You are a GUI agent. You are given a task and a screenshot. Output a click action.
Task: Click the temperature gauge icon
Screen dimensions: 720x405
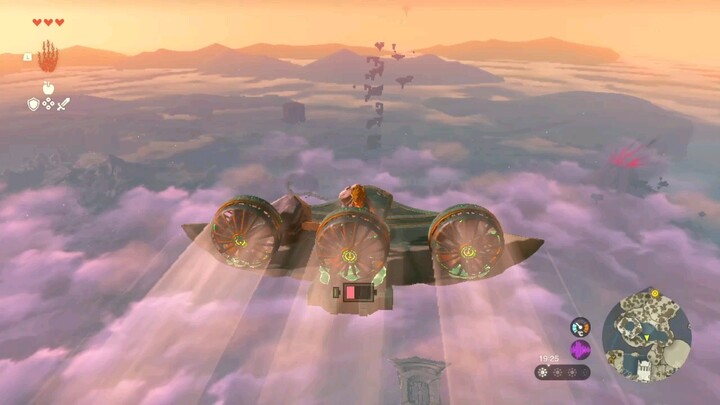[580, 327]
